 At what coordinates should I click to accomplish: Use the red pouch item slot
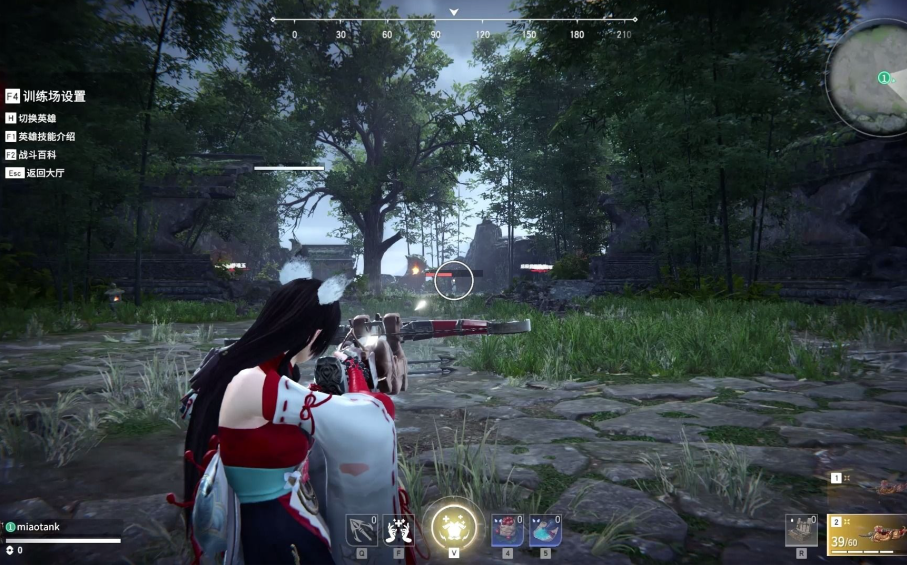pyautogui.click(x=507, y=529)
